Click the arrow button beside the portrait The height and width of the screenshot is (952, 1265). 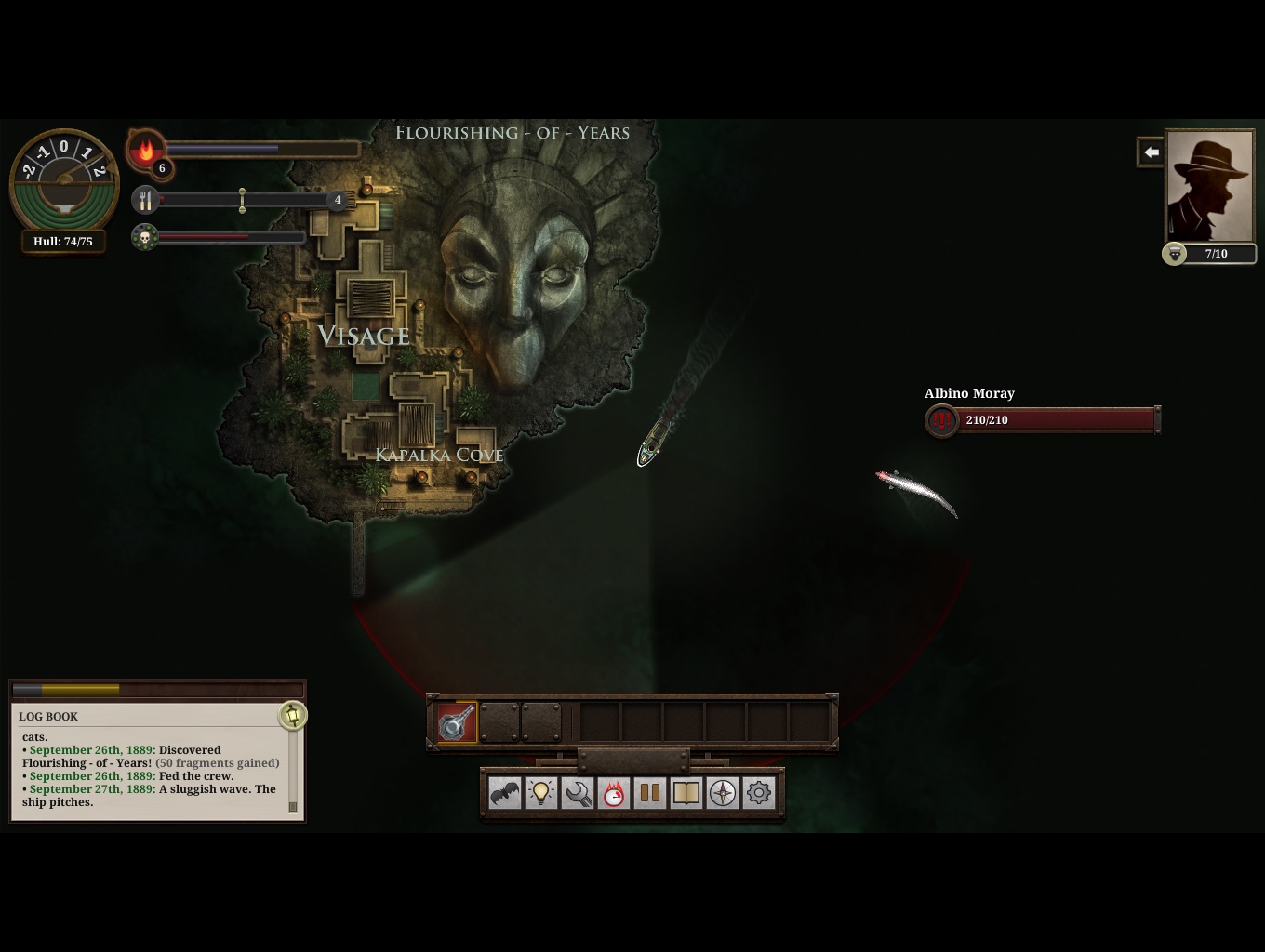tap(1151, 152)
